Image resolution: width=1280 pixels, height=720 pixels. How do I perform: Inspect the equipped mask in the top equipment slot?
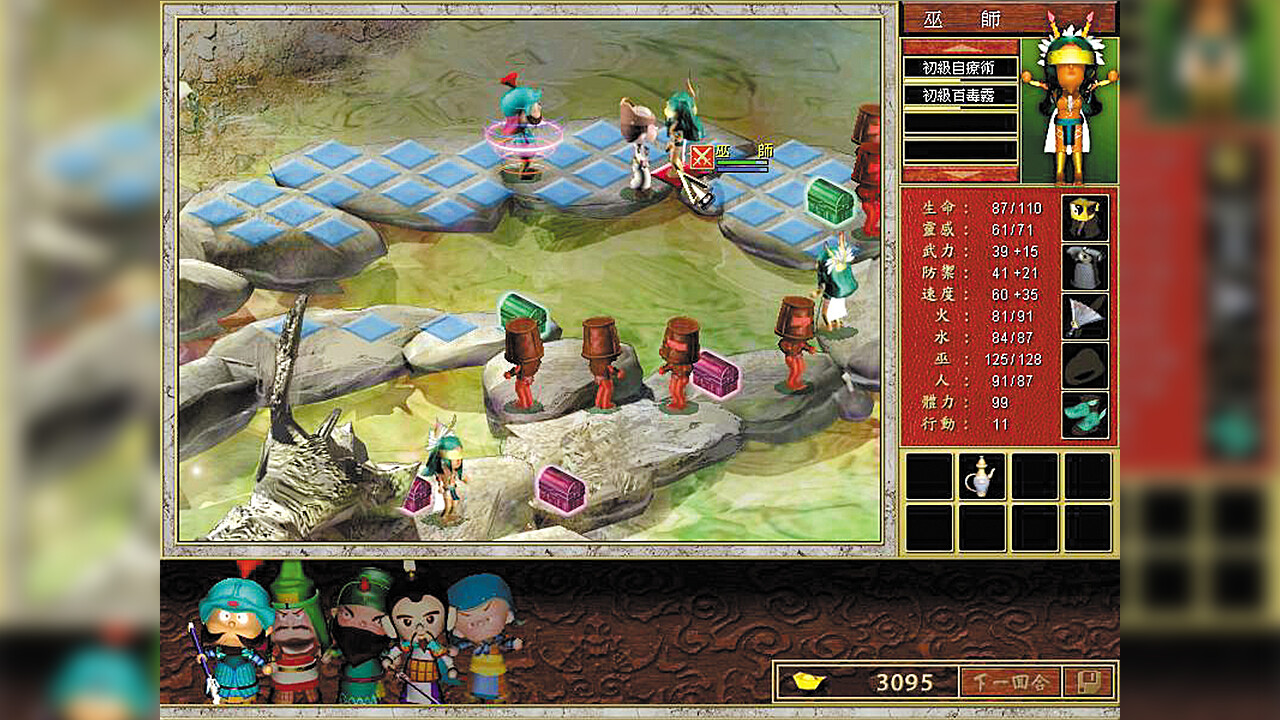pyautogui.click(x=1085, y=216)
